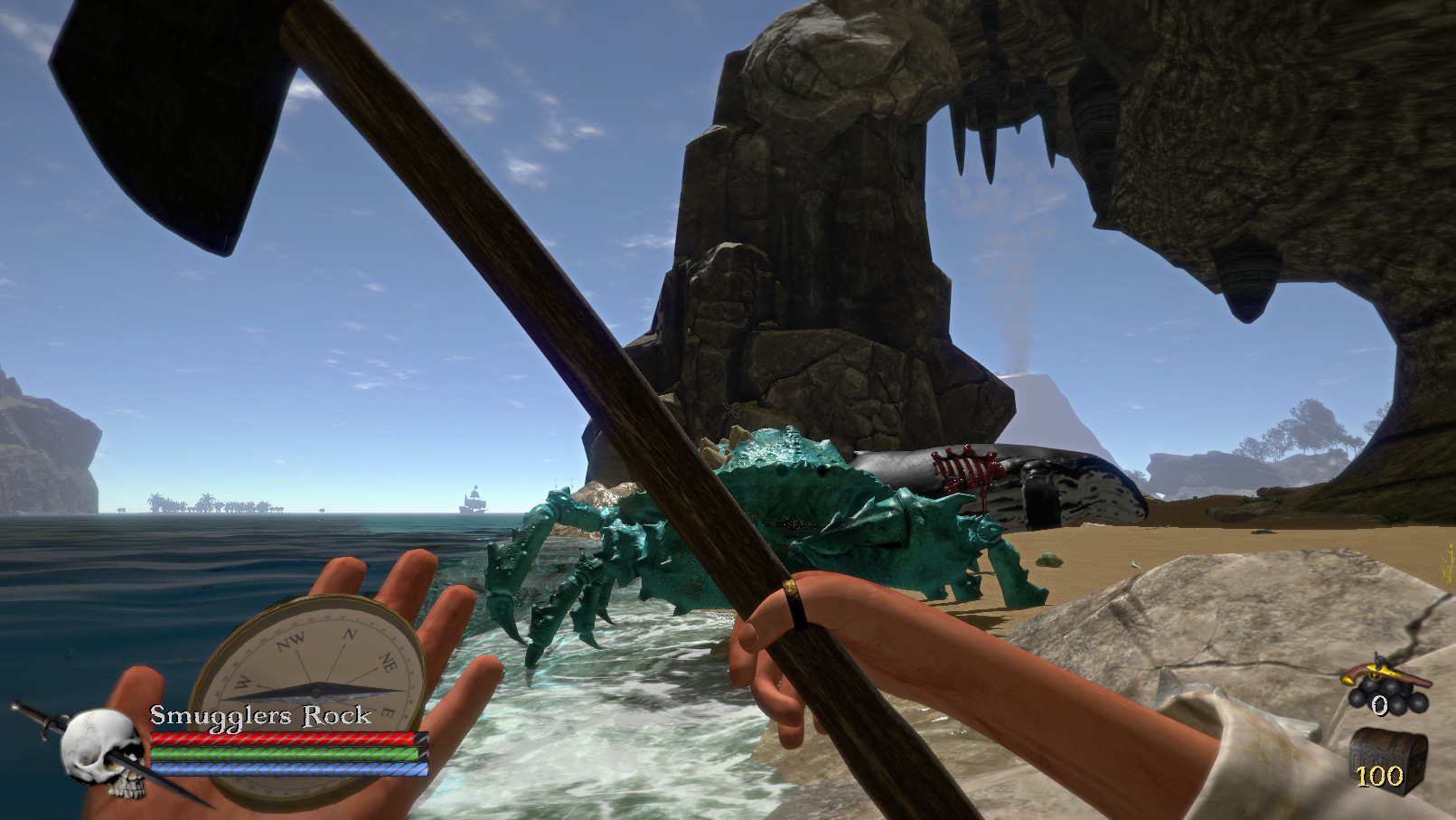
Task: Click the gold counter showing 100
Action: [x=1380, y=775]
